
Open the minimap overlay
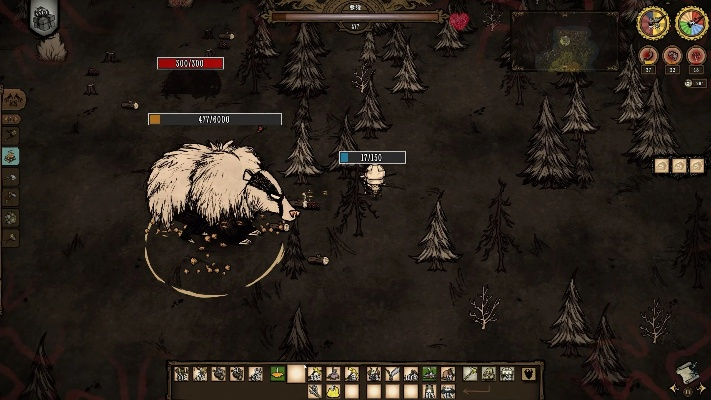coord(564,41)
